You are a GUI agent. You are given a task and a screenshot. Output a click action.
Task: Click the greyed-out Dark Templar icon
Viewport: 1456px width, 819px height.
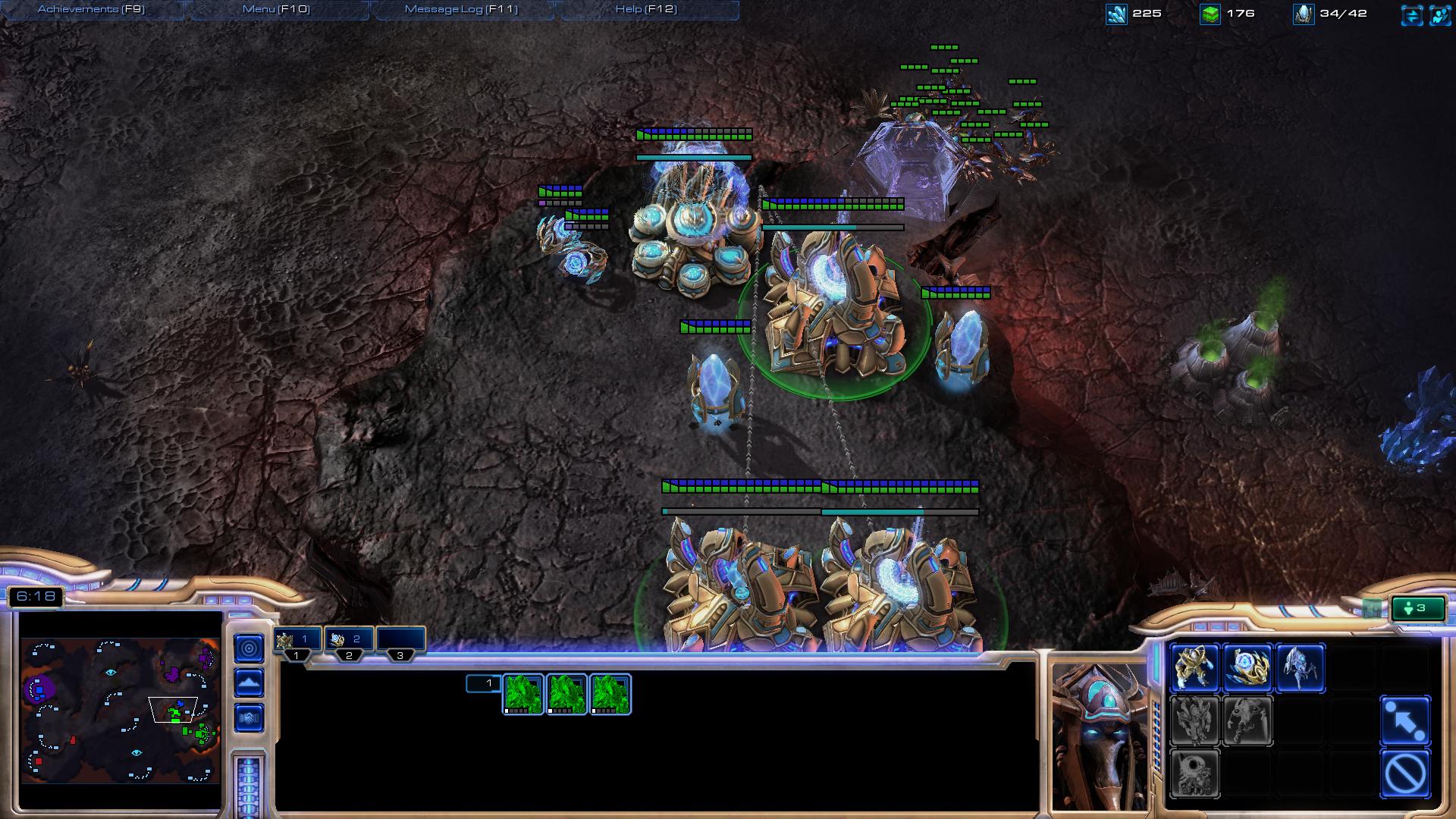(x=1247, y=720)
